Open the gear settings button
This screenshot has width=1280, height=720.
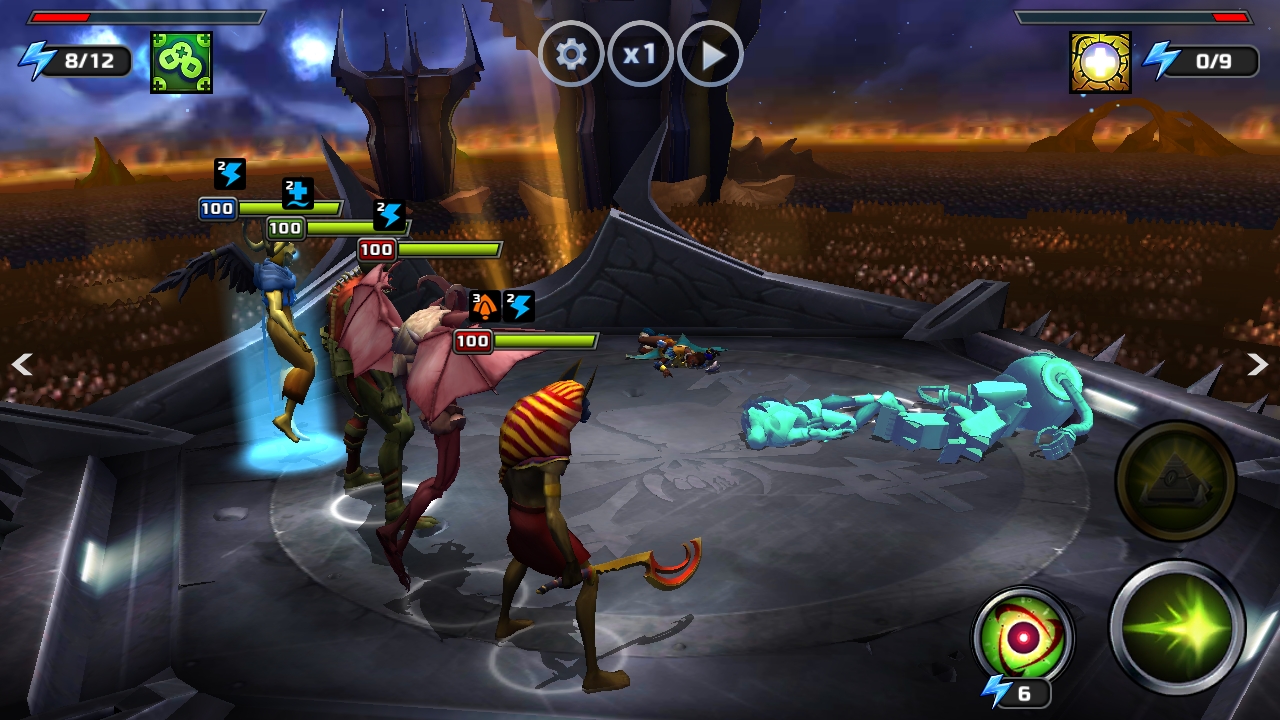571,54
